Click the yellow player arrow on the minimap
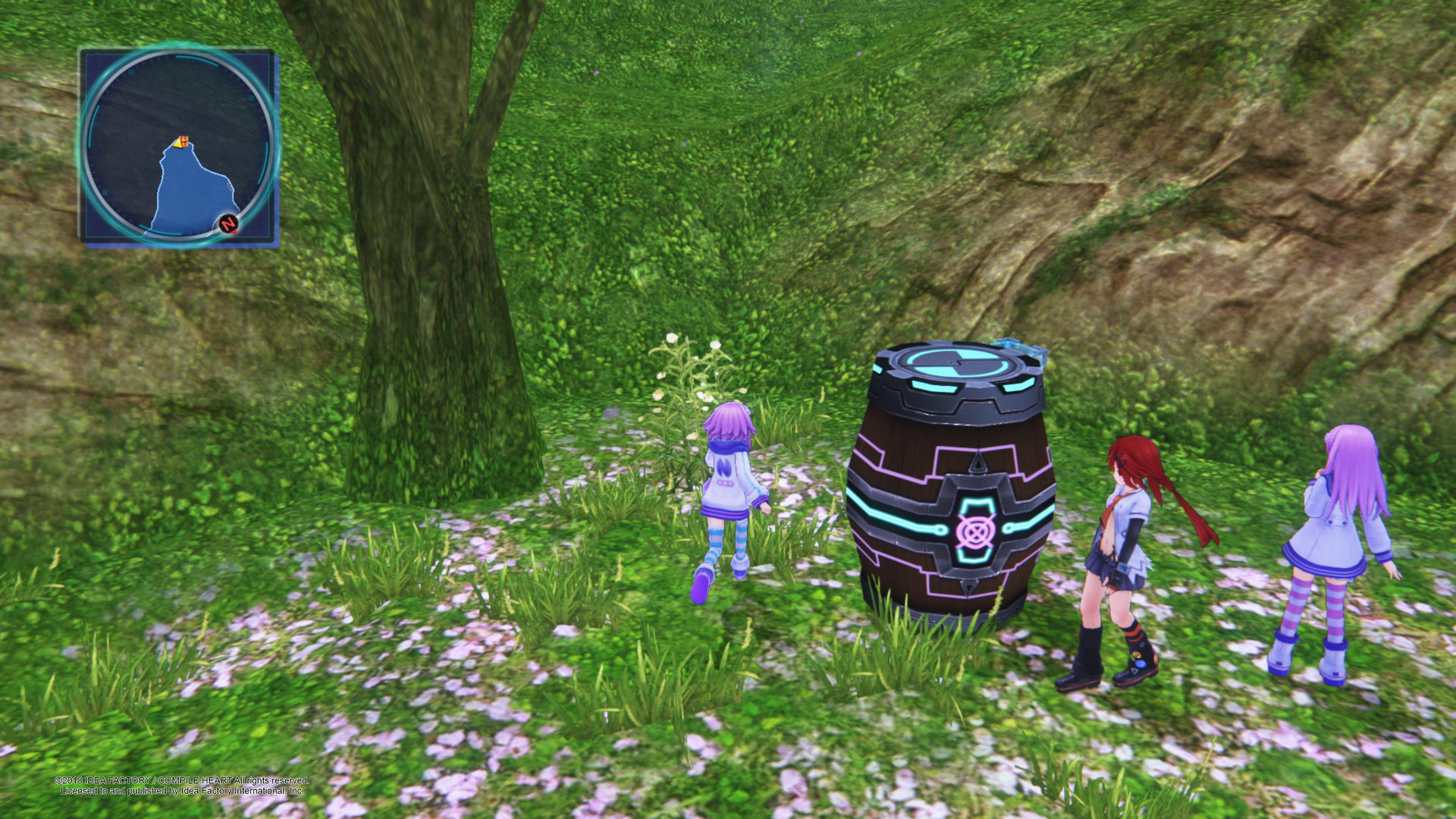1456x819 pixels. pyautogui.click(x=177, y=144)
